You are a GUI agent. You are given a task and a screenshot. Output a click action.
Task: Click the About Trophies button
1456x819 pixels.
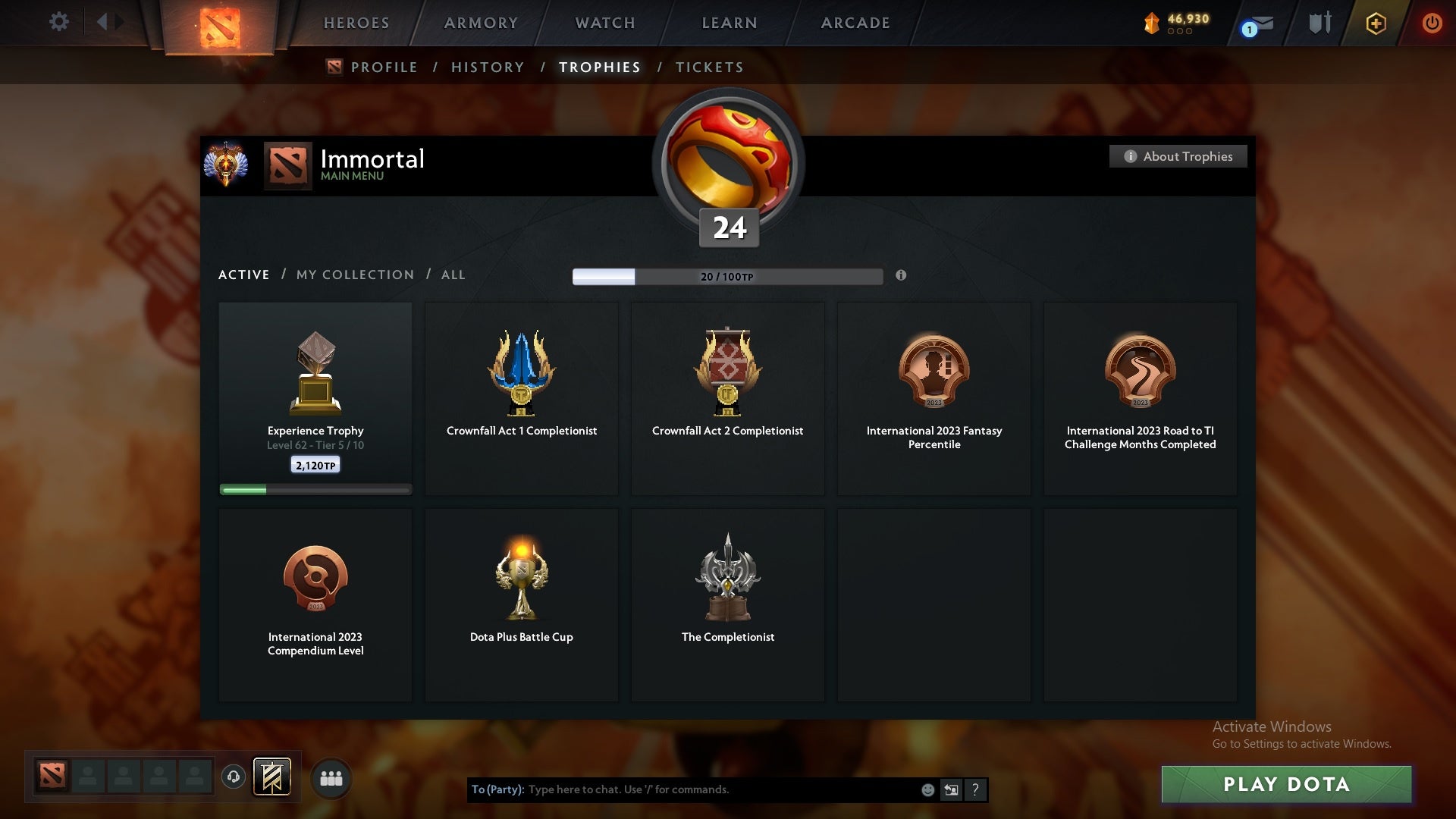1178,156
